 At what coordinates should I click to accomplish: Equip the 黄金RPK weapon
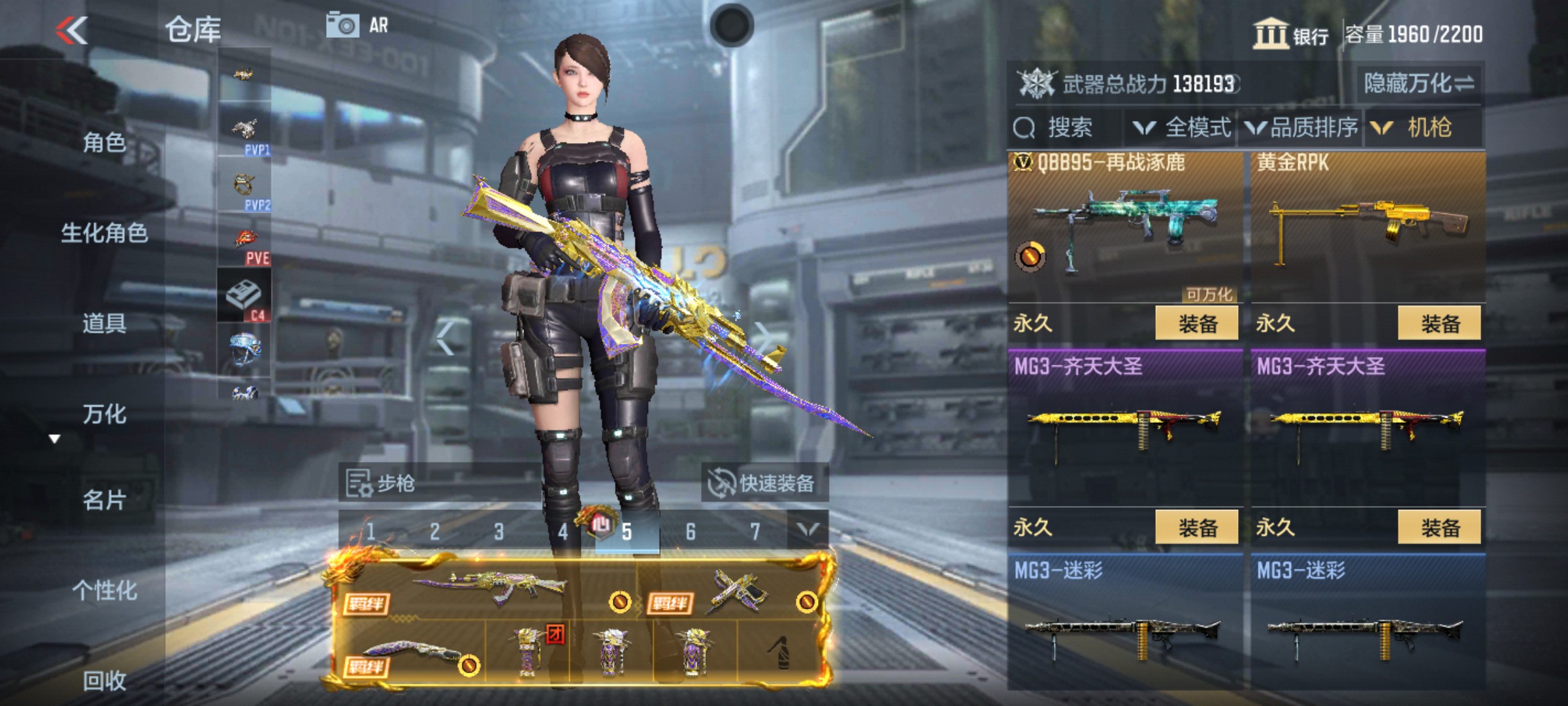1439,324
